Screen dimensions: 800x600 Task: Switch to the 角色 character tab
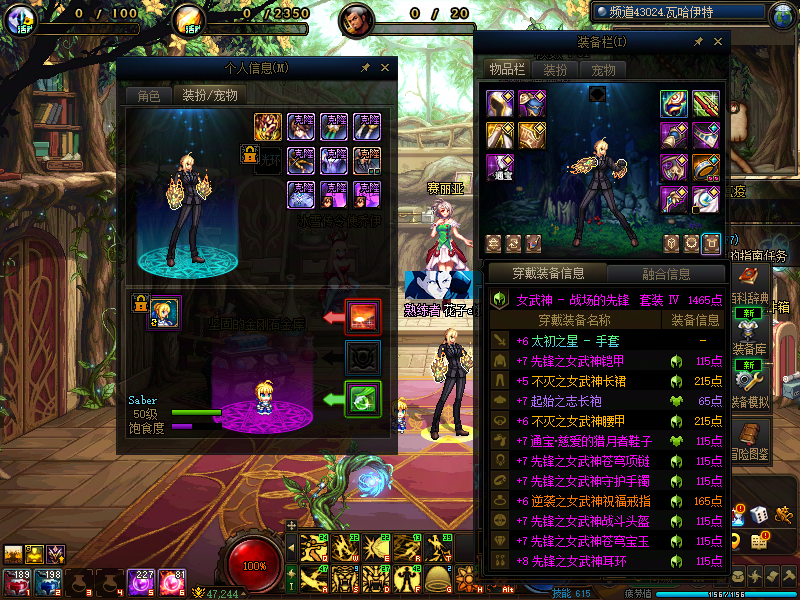[x=148, y=96]
